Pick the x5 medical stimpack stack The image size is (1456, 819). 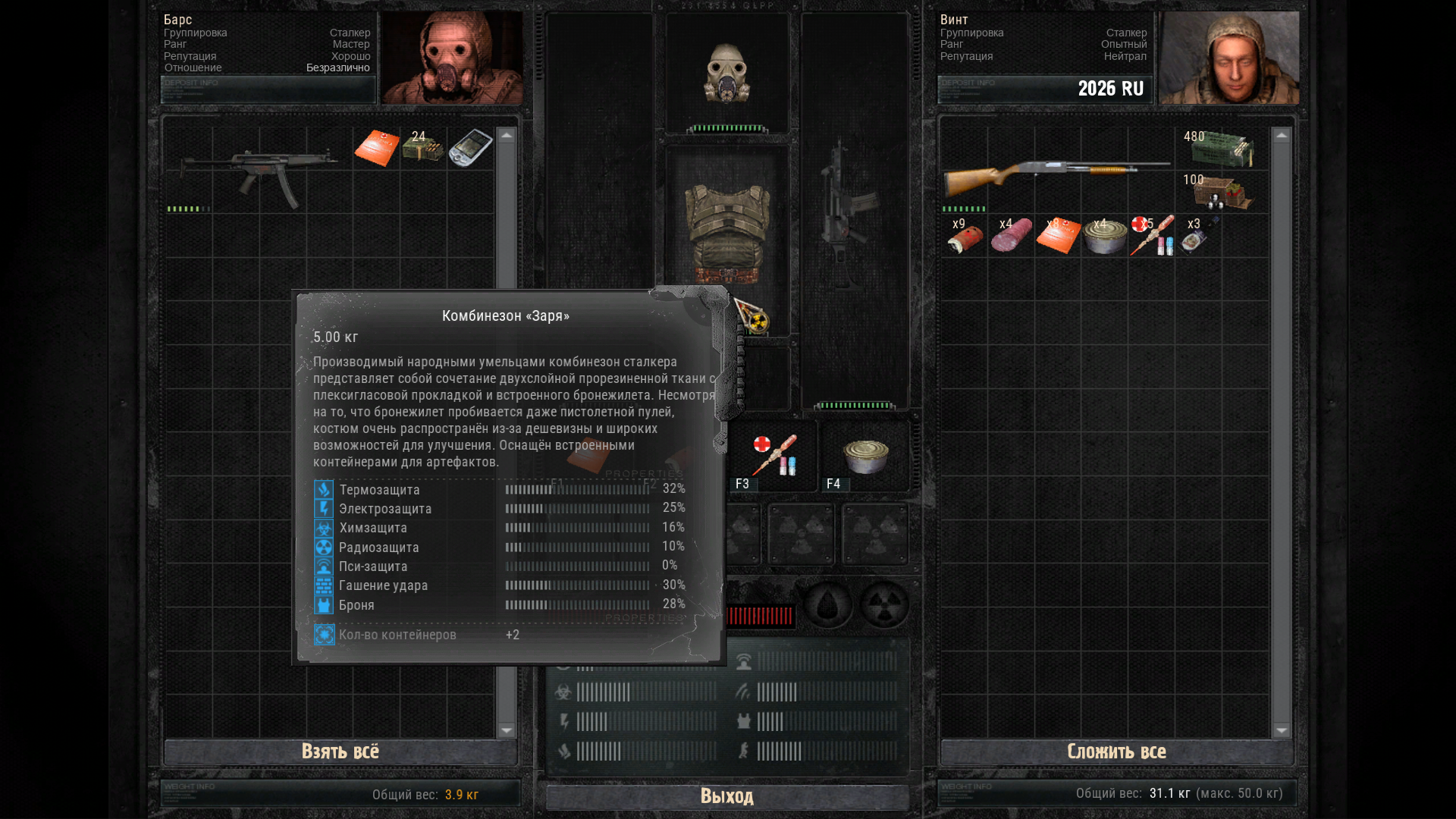pyautogui.click(x=1151, y=237)
